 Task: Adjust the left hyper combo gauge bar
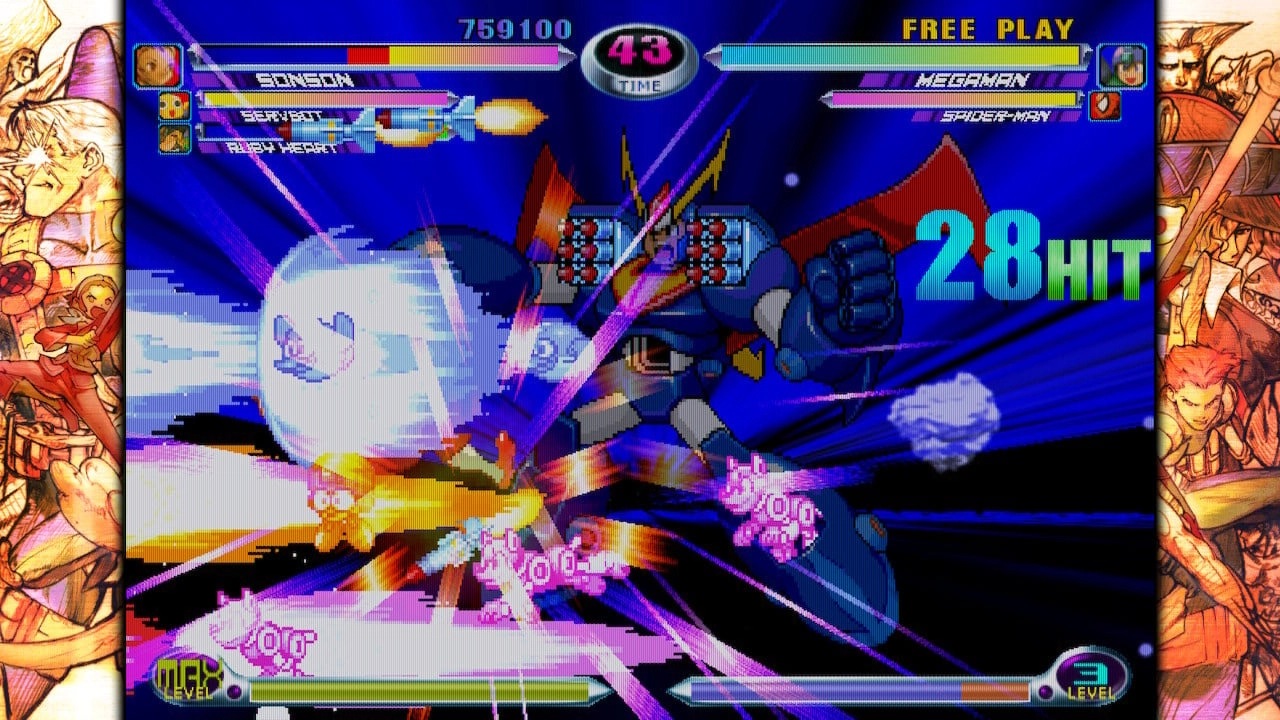tap(420, 688)
